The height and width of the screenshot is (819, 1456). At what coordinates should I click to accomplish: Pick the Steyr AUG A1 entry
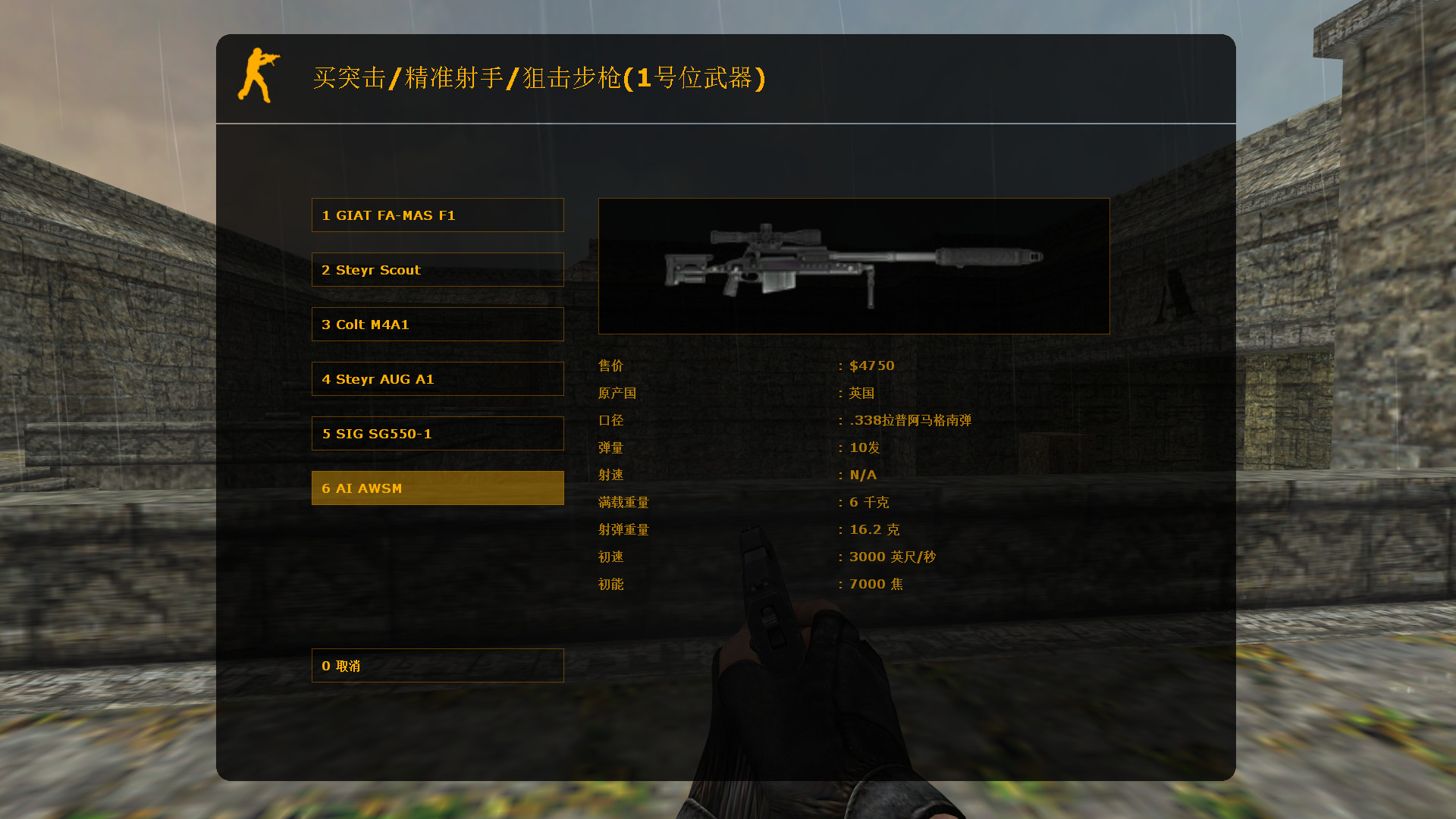click(438, 378)
